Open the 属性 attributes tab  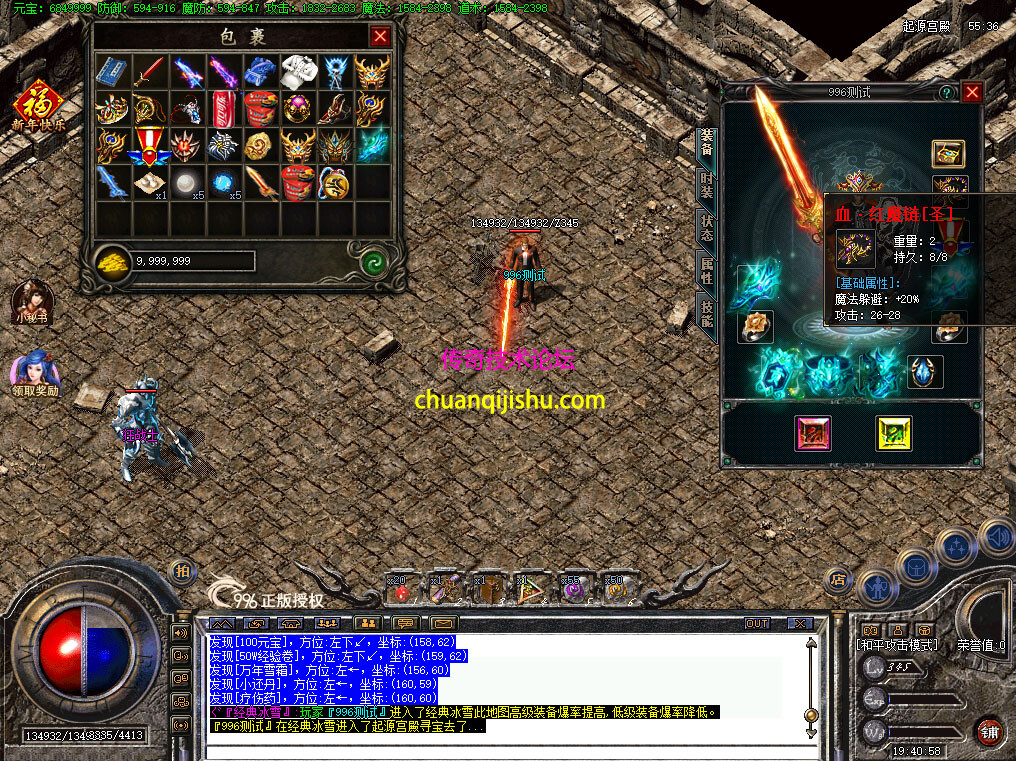point(706,271)
